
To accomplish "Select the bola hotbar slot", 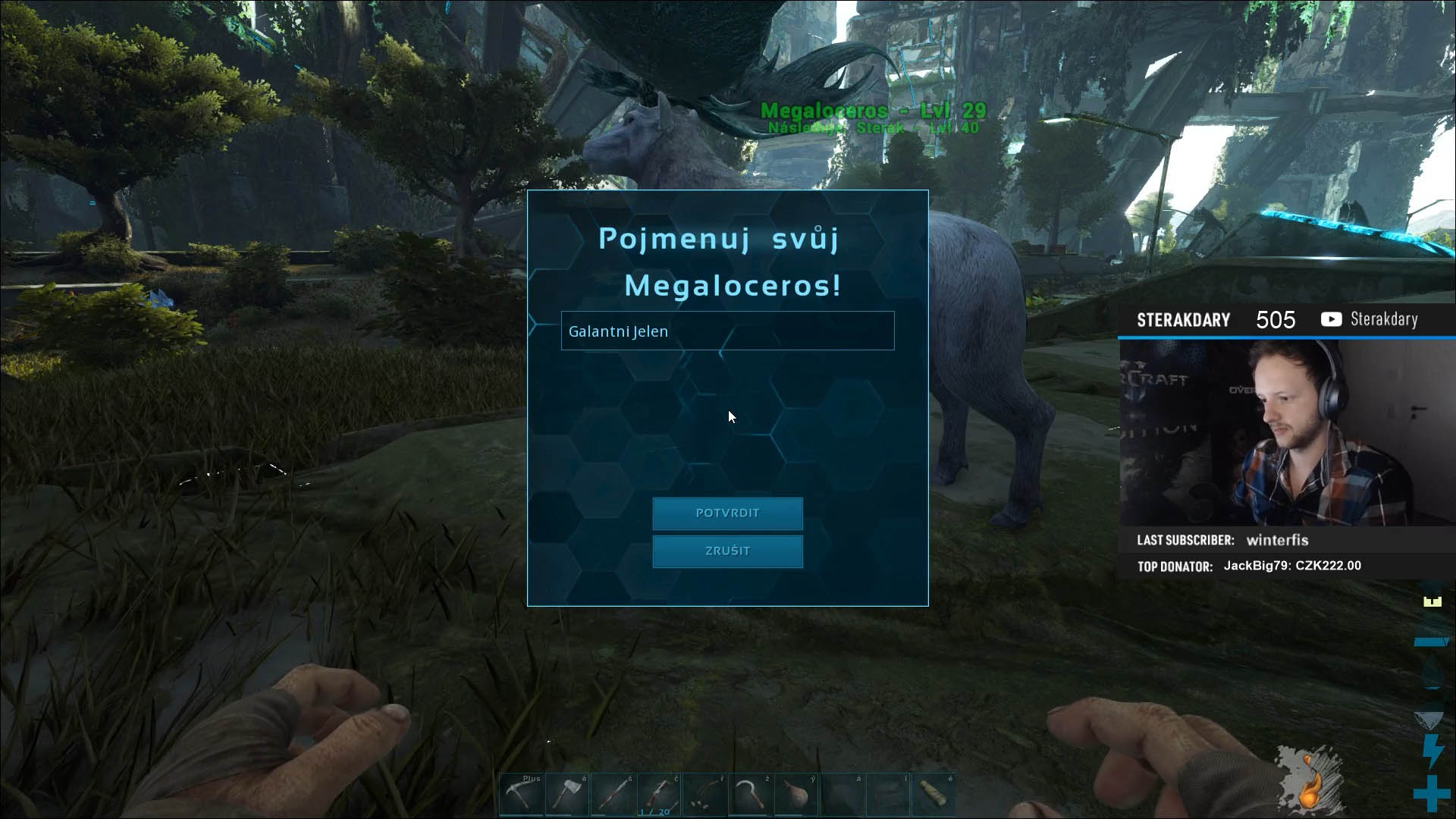I will (x=704, y=795).
